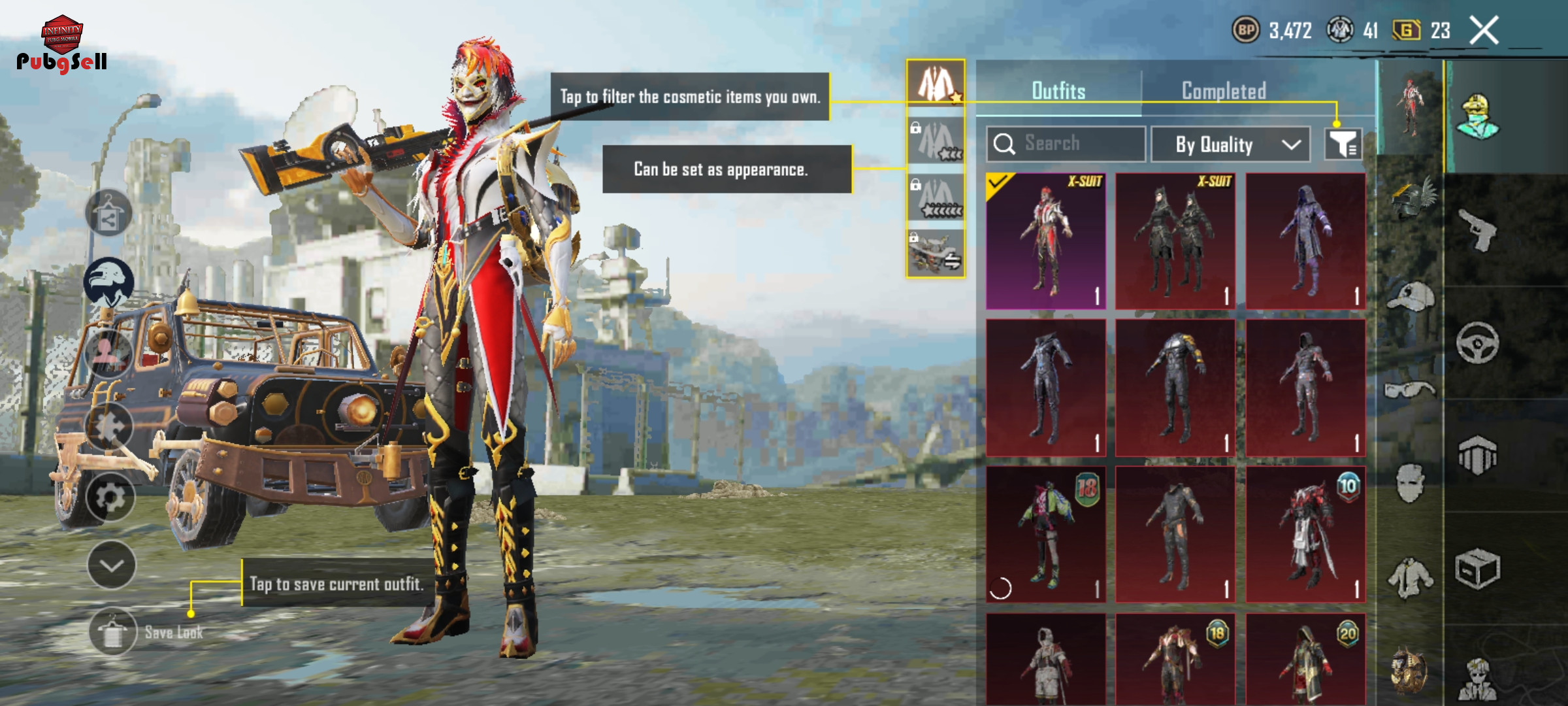Open the Outfits tab
The width and height of the screenshot is (1568, 706).
pyautogui.click(x=1058, y=91)
